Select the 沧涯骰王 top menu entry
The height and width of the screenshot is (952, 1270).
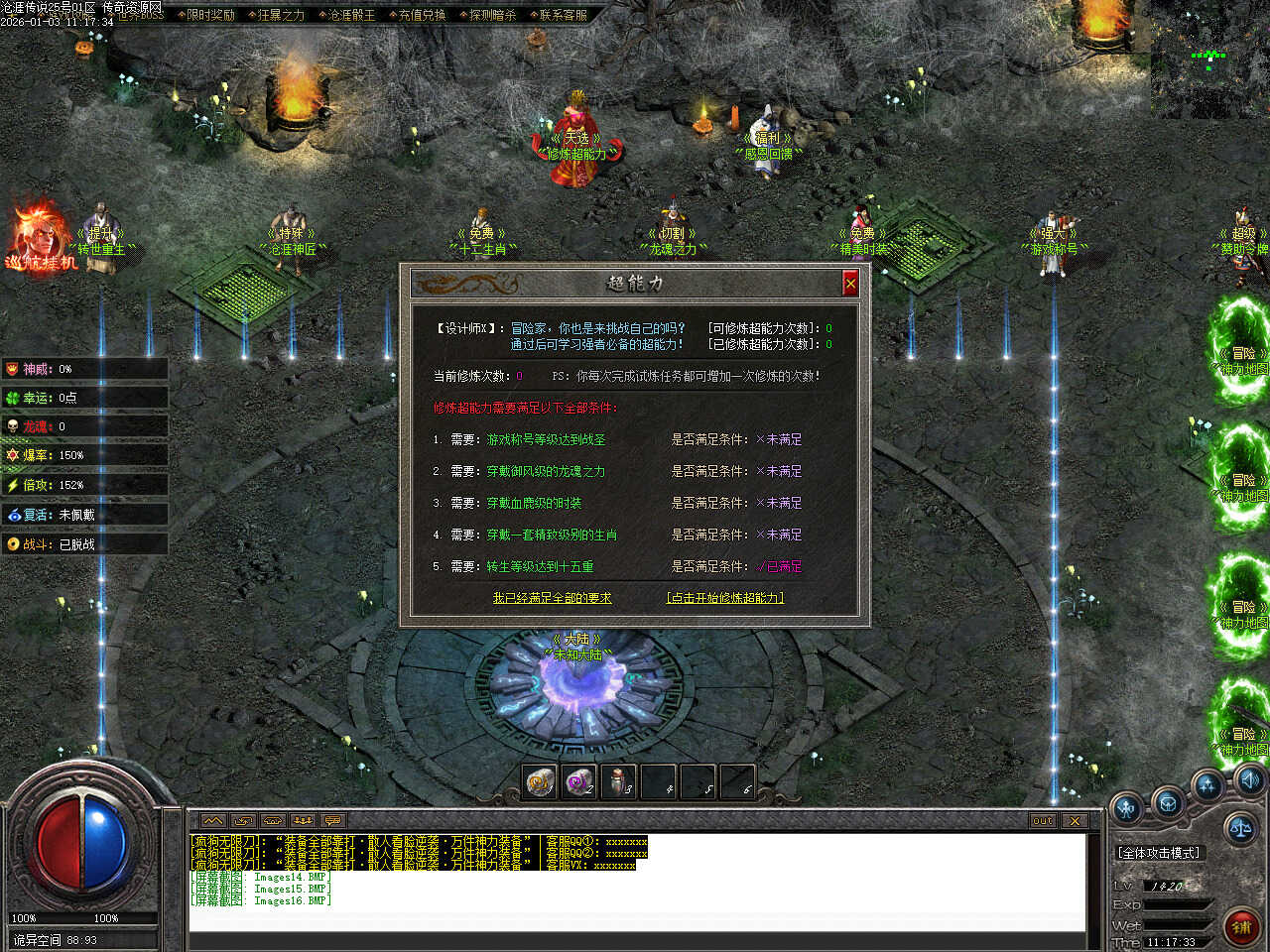coord(351,15)
